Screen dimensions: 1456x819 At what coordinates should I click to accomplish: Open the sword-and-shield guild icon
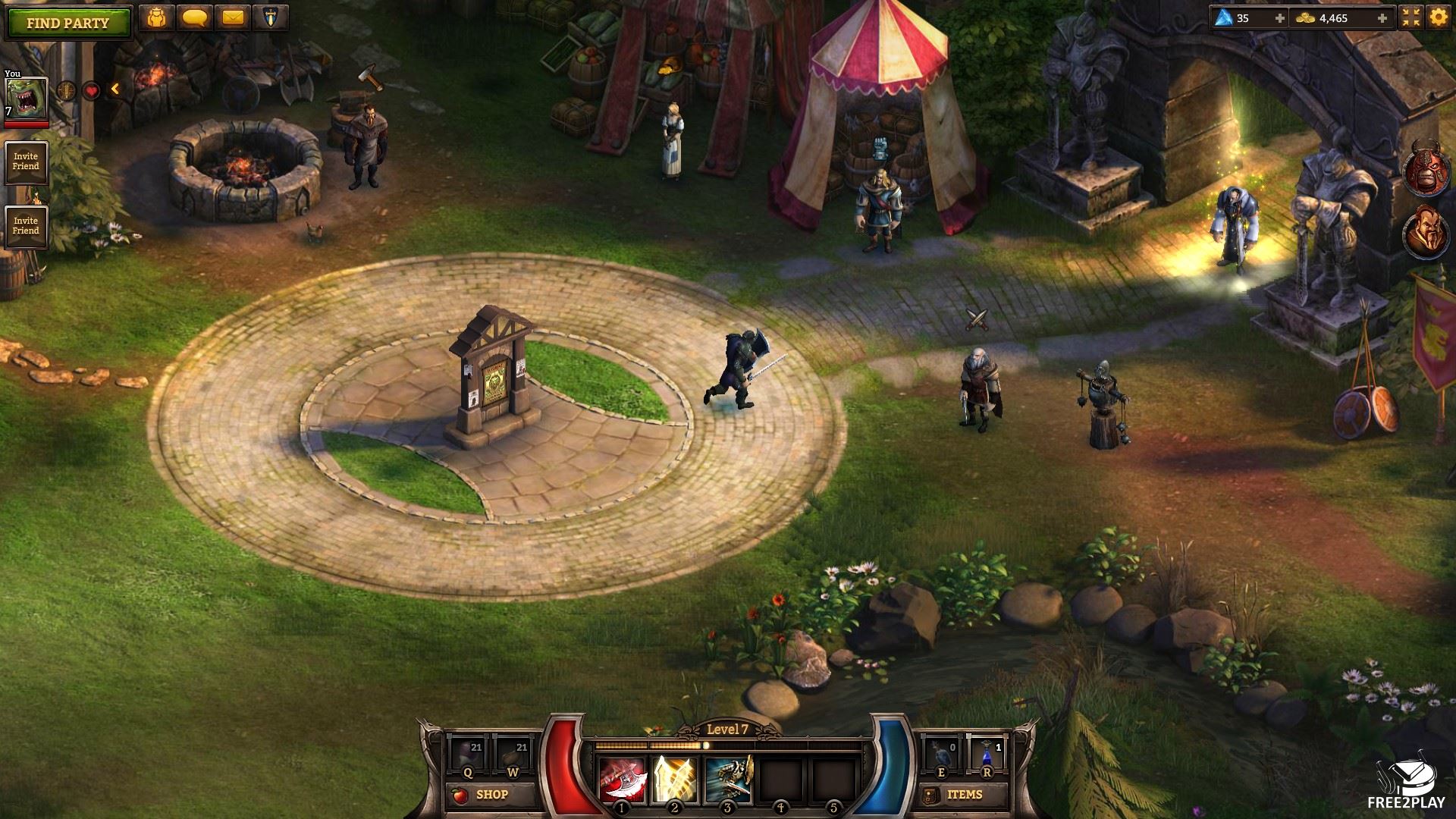coord(270,18)
